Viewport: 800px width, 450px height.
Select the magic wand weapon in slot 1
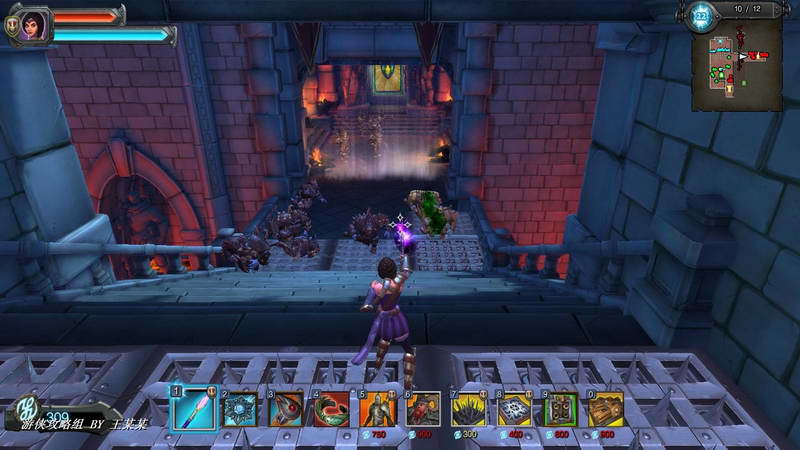[x=193, y=408]
